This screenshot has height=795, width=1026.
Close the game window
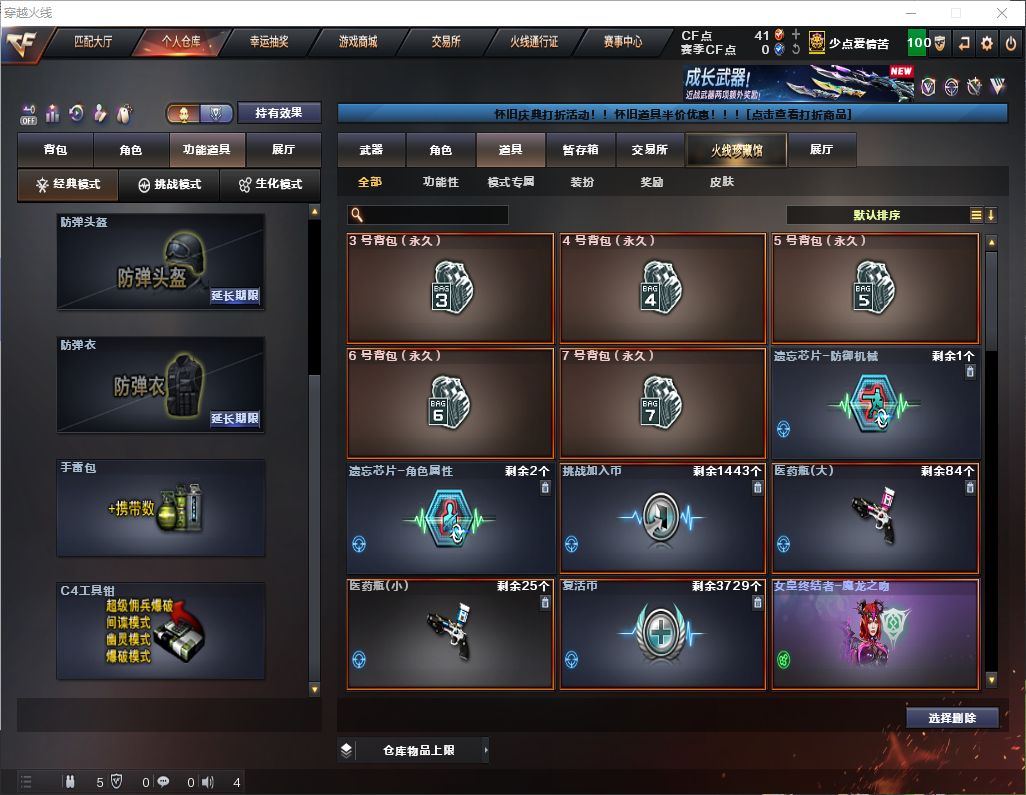1001,13
